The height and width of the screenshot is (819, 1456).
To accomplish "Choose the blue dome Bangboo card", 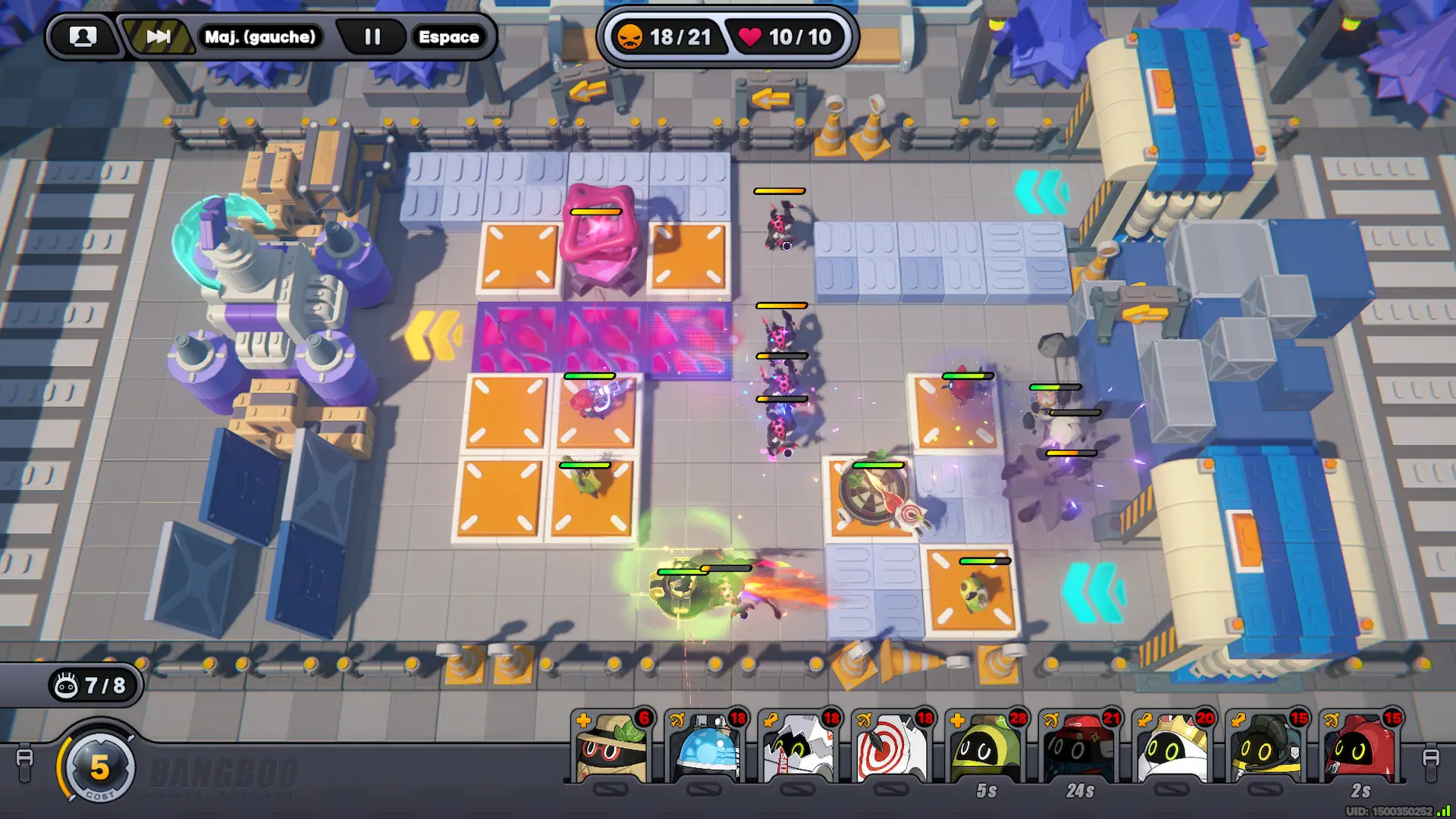I will [x=705, y=748].
